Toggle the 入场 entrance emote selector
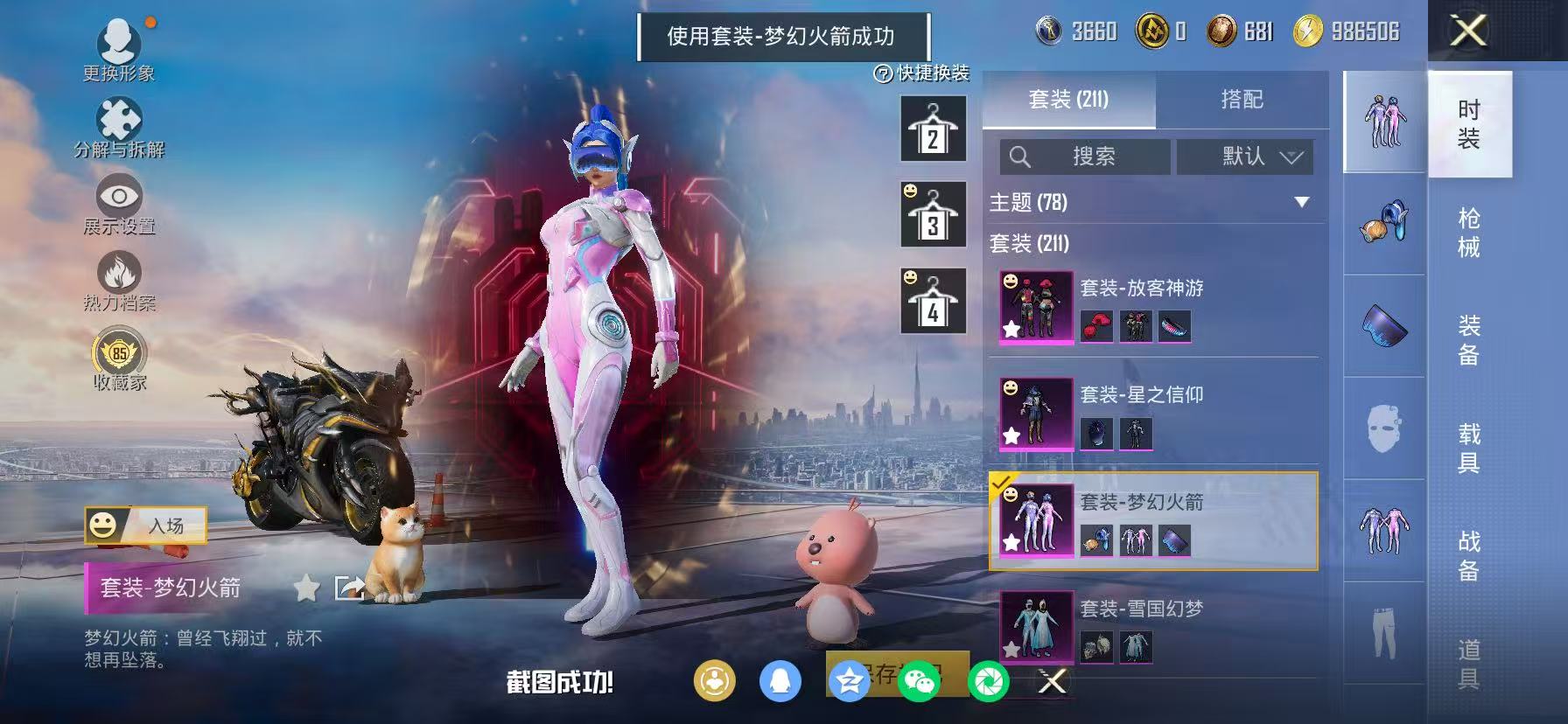Screen dimensions: 1568x724 [145, 526]
